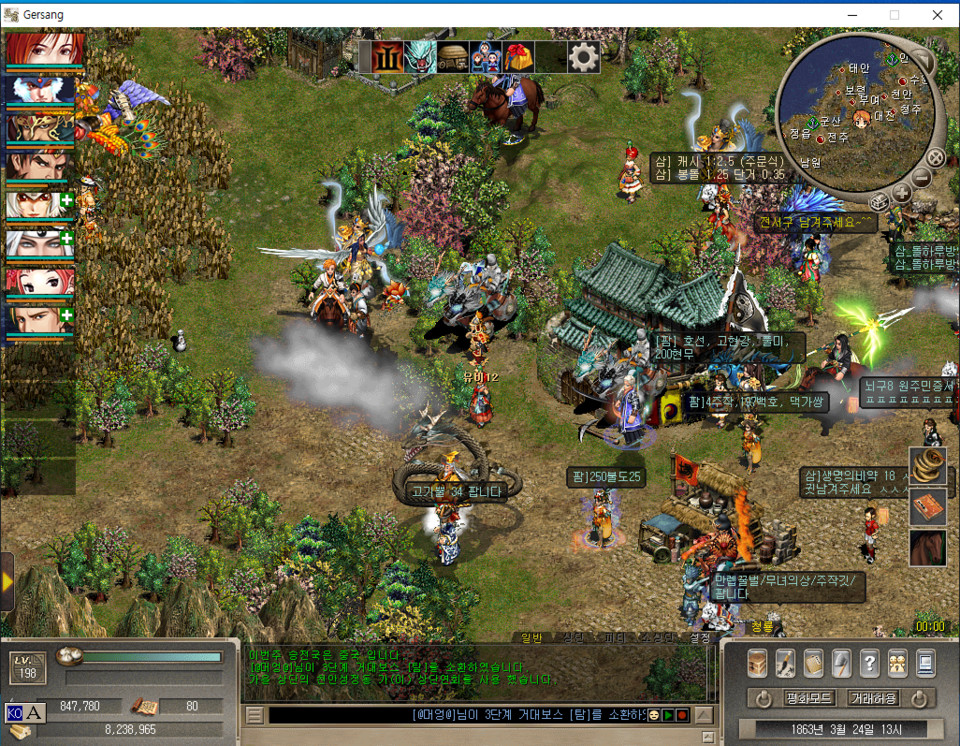Click the computer monitor system icon

(x=925, y=662)
